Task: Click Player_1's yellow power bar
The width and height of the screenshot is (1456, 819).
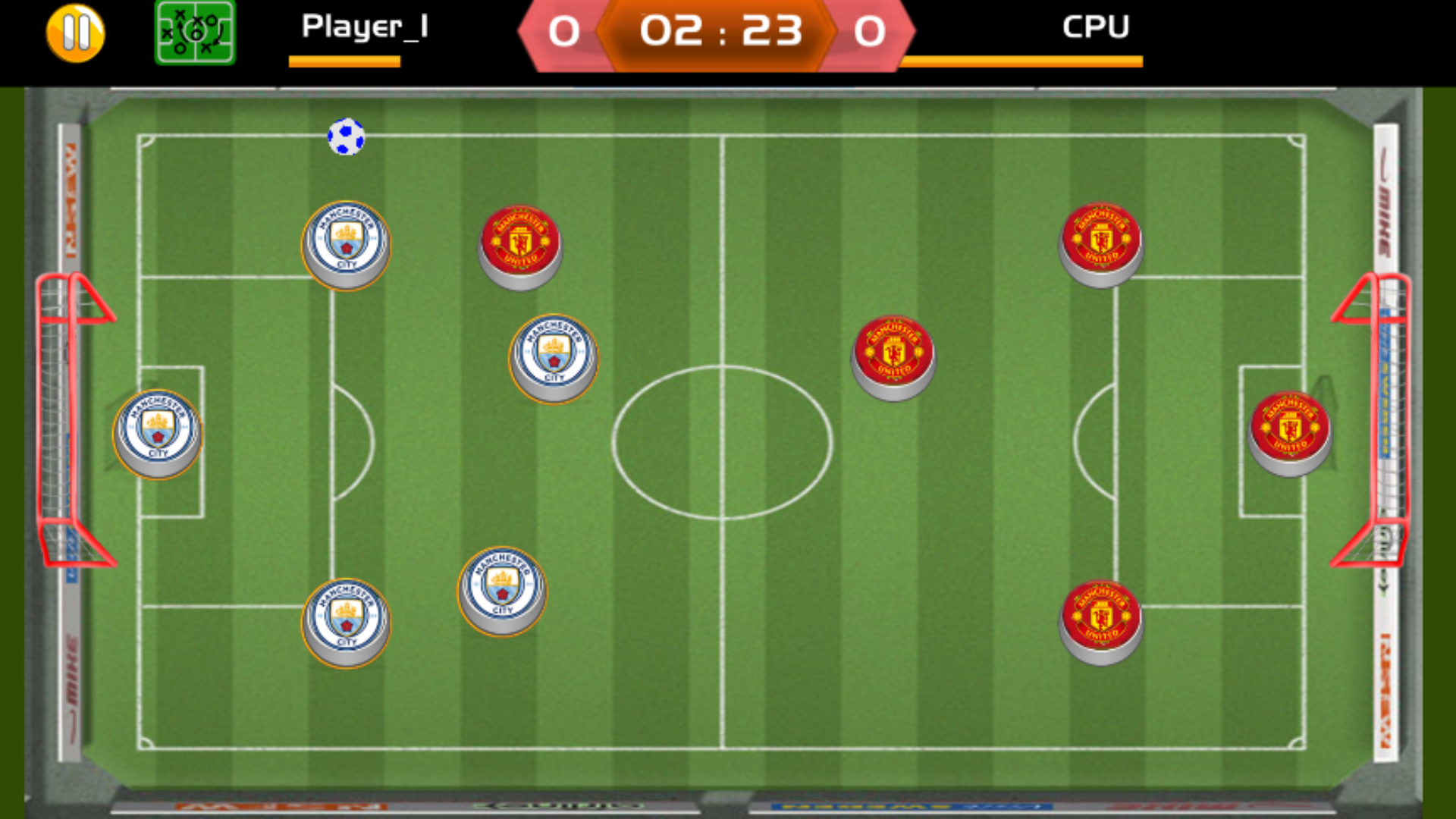Action: coord(345,63)
